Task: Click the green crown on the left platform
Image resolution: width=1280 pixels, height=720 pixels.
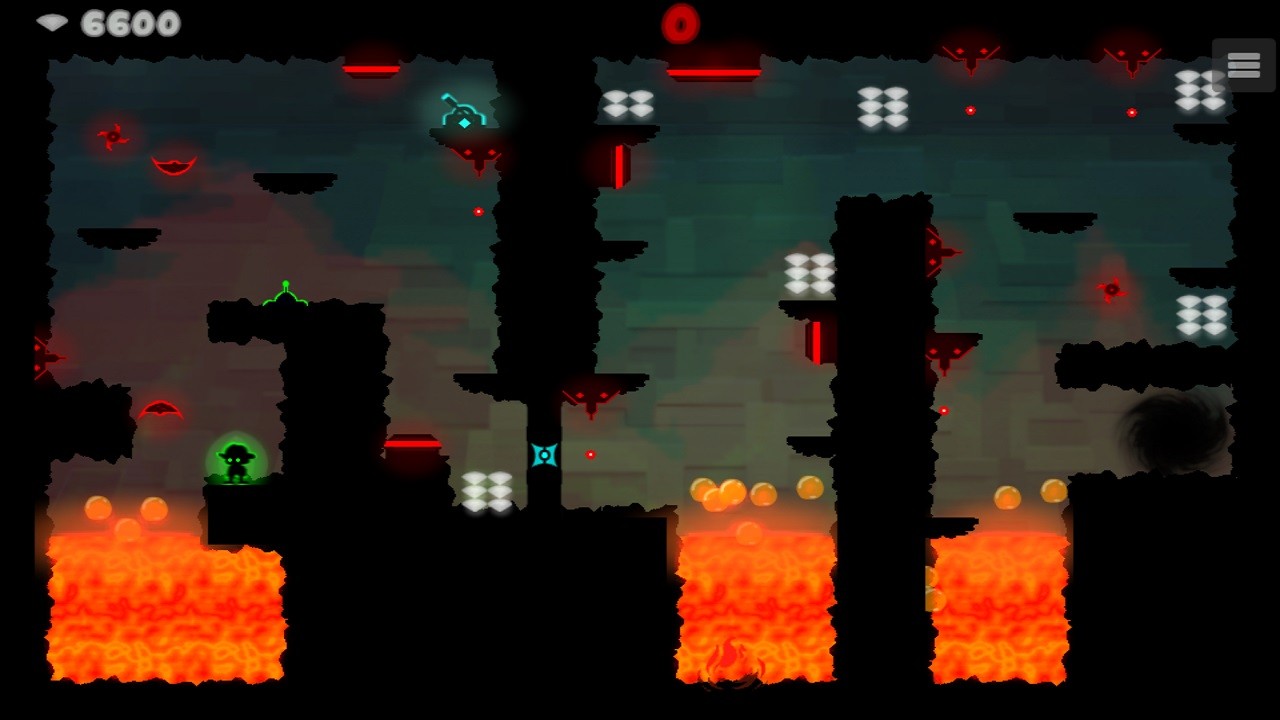Action: (x=285, y=295)
